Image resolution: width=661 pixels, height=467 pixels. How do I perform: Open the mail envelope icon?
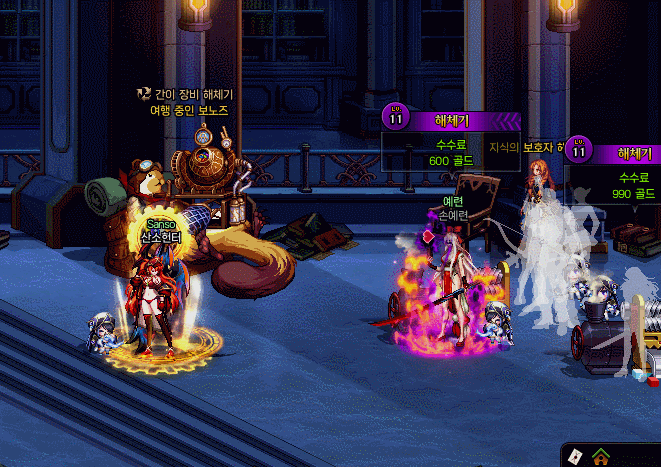point(576,456)
